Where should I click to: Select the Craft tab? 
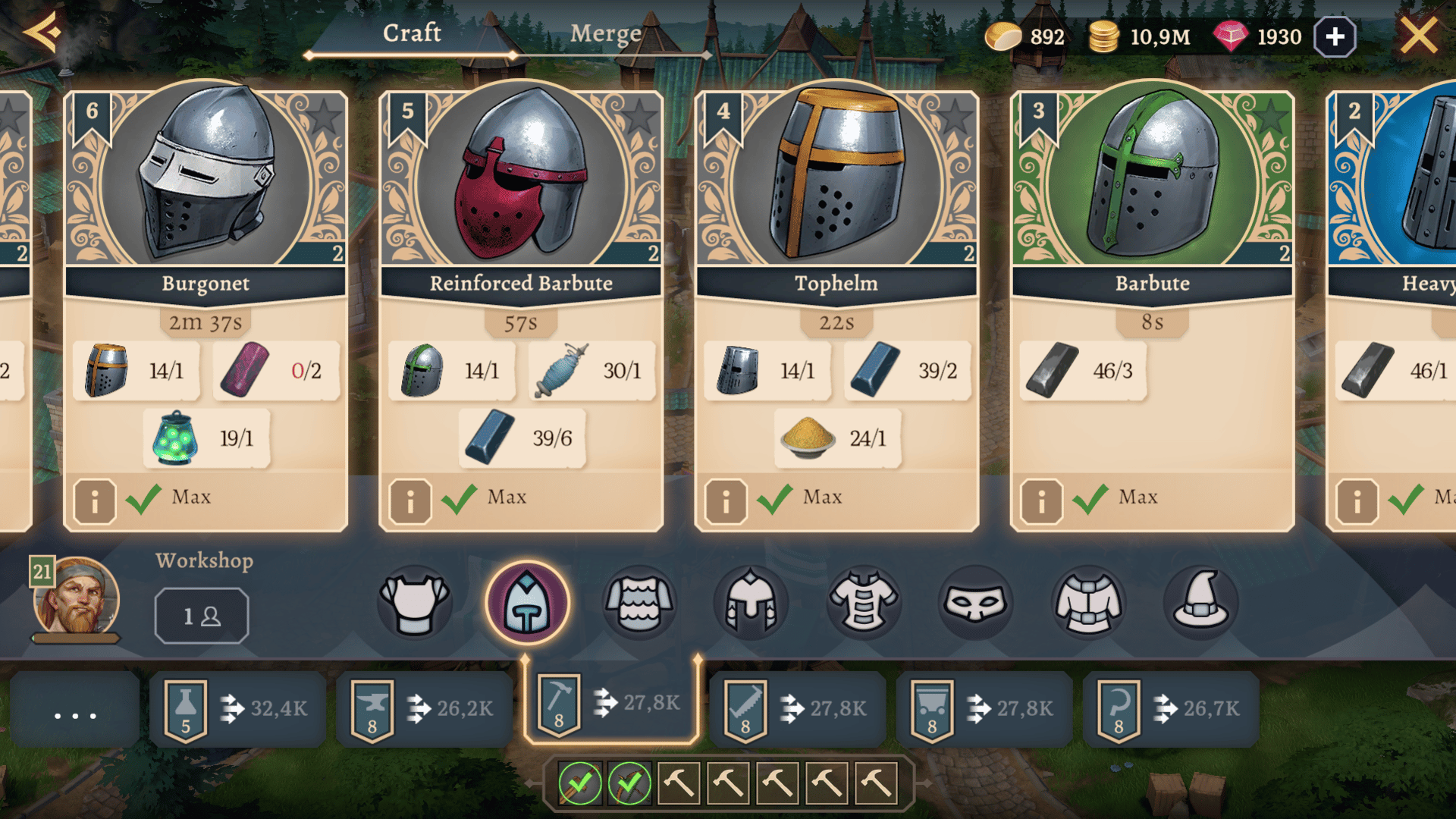412,34
